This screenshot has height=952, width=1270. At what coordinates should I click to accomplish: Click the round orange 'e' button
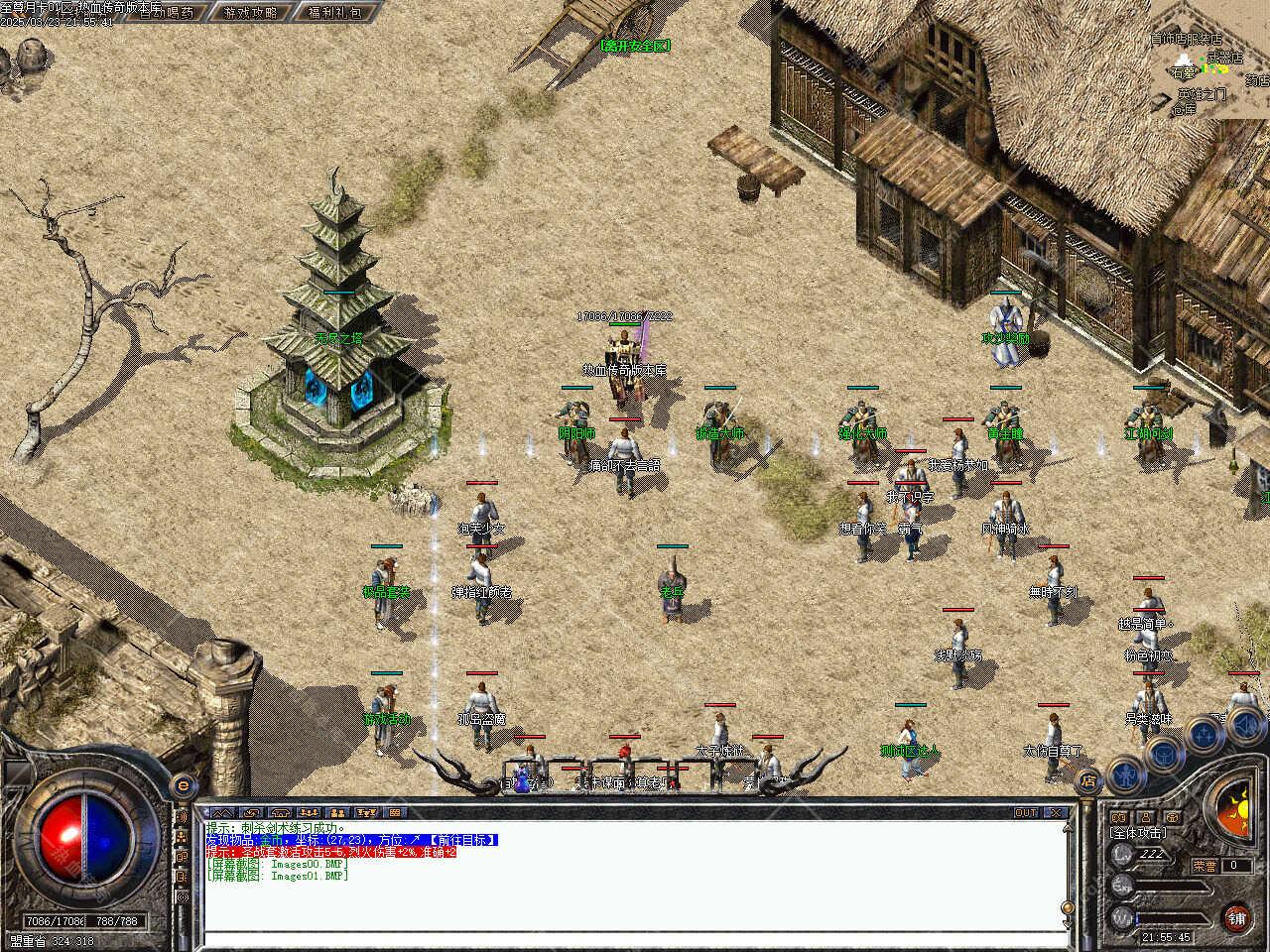182,786
